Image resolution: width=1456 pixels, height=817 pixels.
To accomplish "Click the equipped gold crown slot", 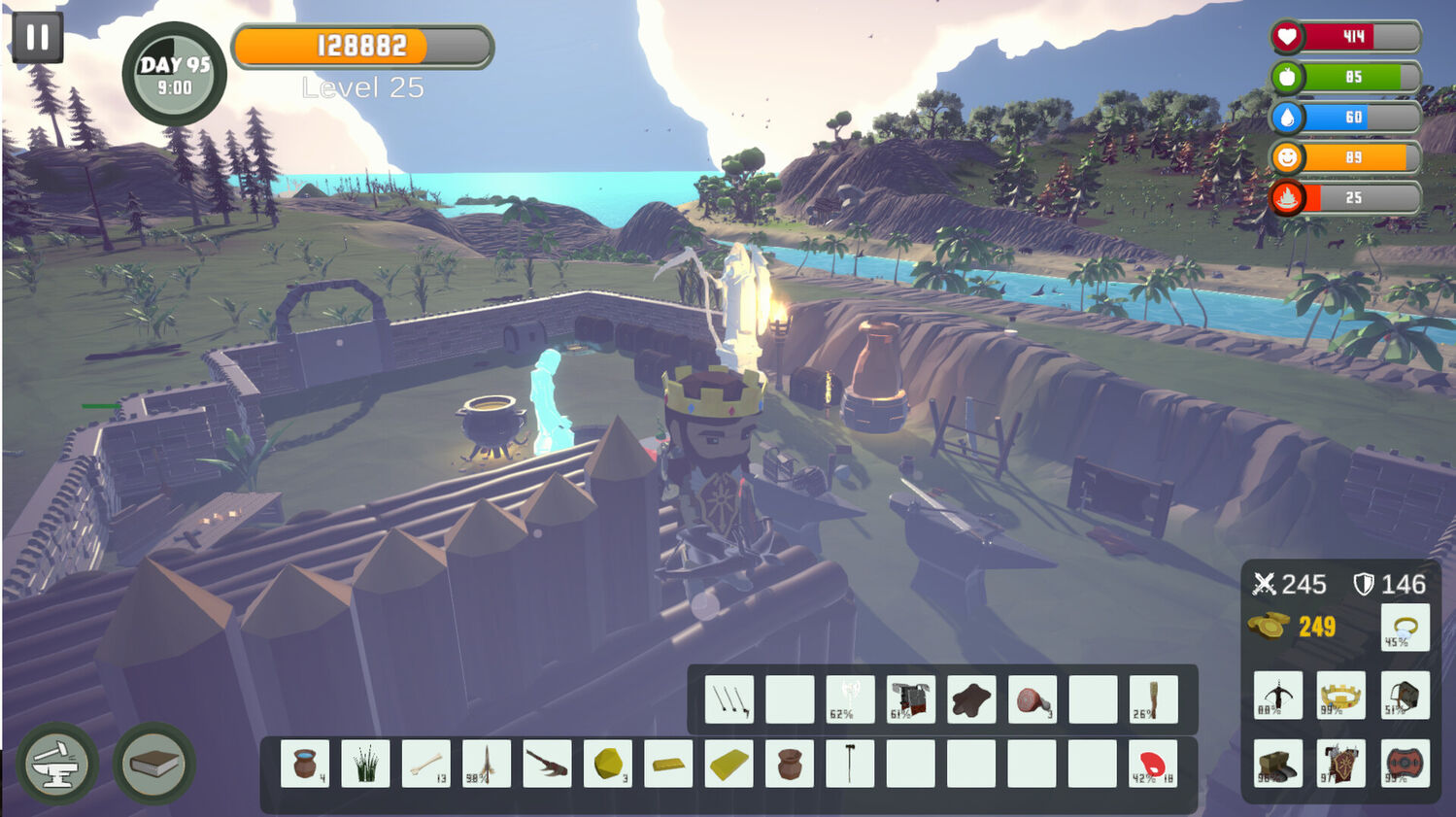I will pos(1341,696).
